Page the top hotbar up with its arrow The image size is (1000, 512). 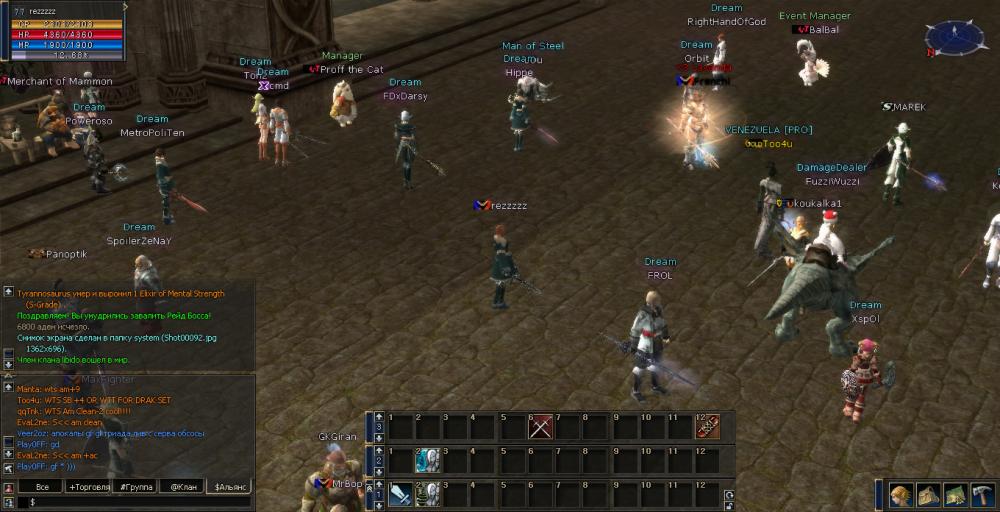click(379, 416)
